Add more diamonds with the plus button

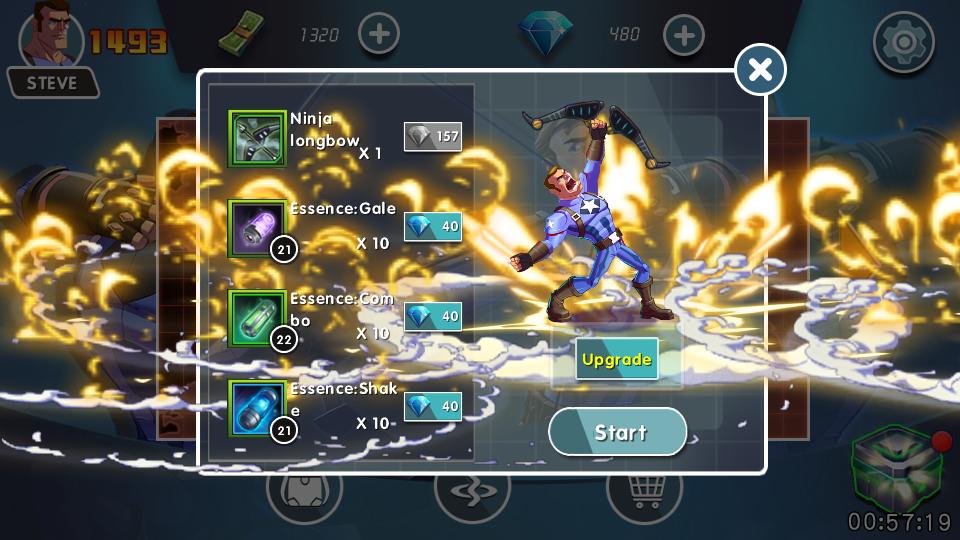(684, 35)
